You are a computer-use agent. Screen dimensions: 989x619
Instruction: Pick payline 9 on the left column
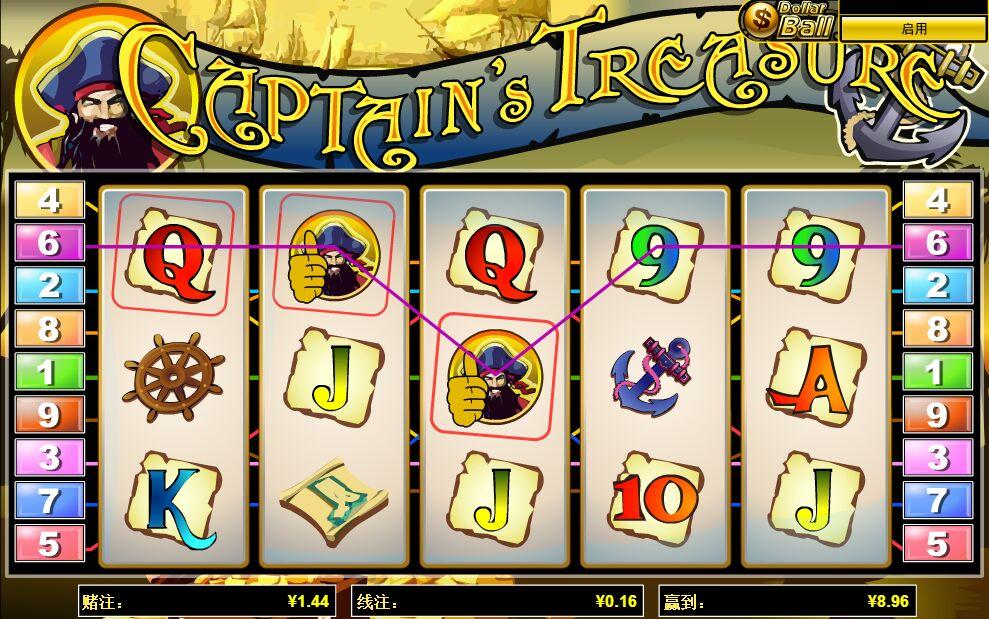click(49, 415)
